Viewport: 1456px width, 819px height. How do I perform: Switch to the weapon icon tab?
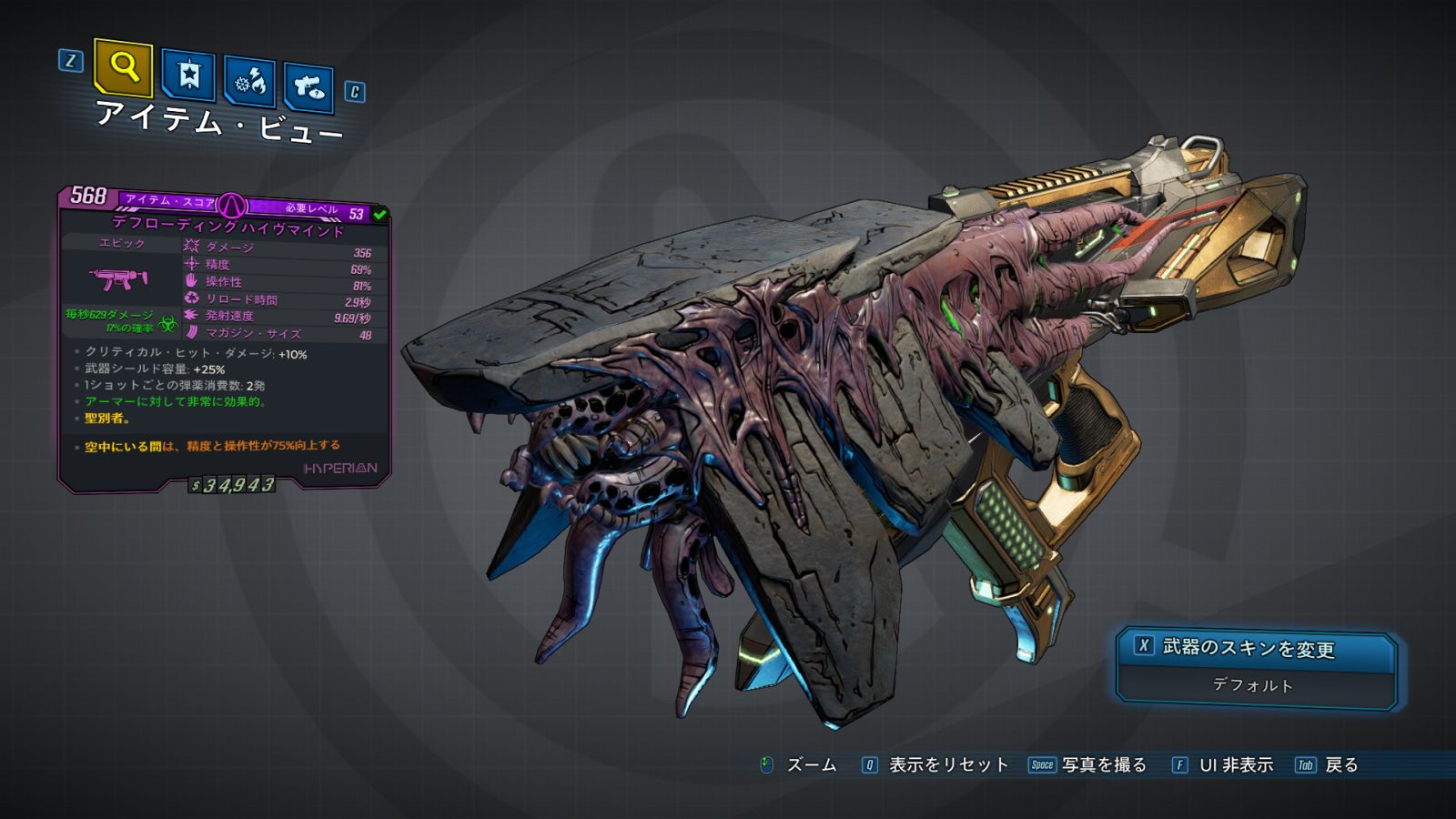tap(308, 87)
